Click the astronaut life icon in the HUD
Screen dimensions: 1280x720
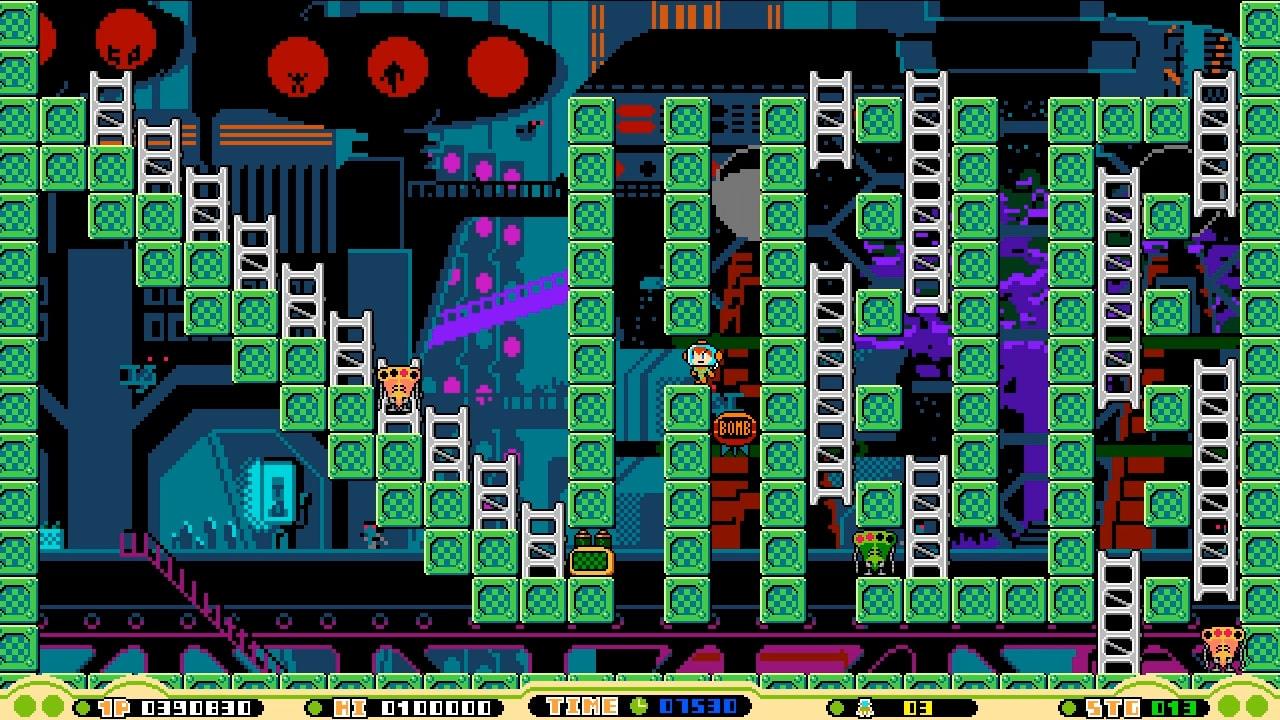tap(866, 707)
